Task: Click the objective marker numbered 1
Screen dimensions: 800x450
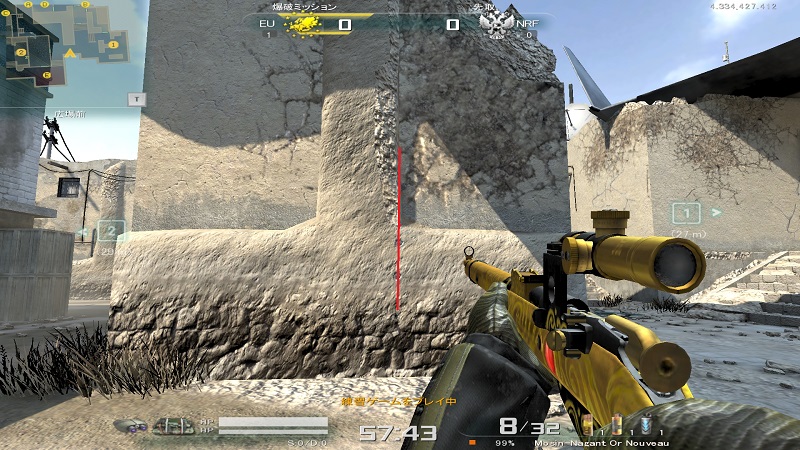Action: click(686, 213)
